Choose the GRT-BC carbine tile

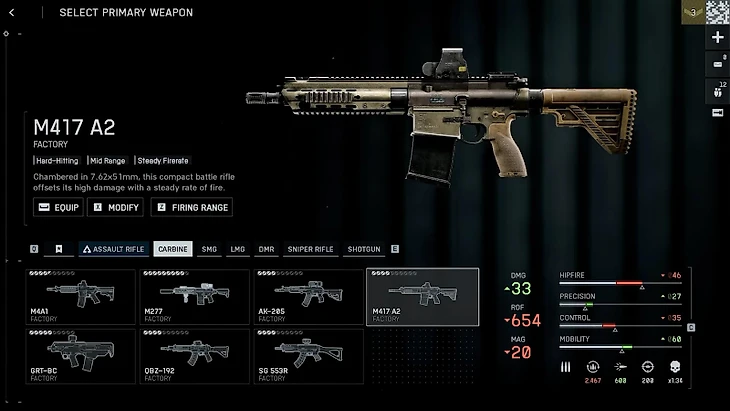tap(81, 356)
